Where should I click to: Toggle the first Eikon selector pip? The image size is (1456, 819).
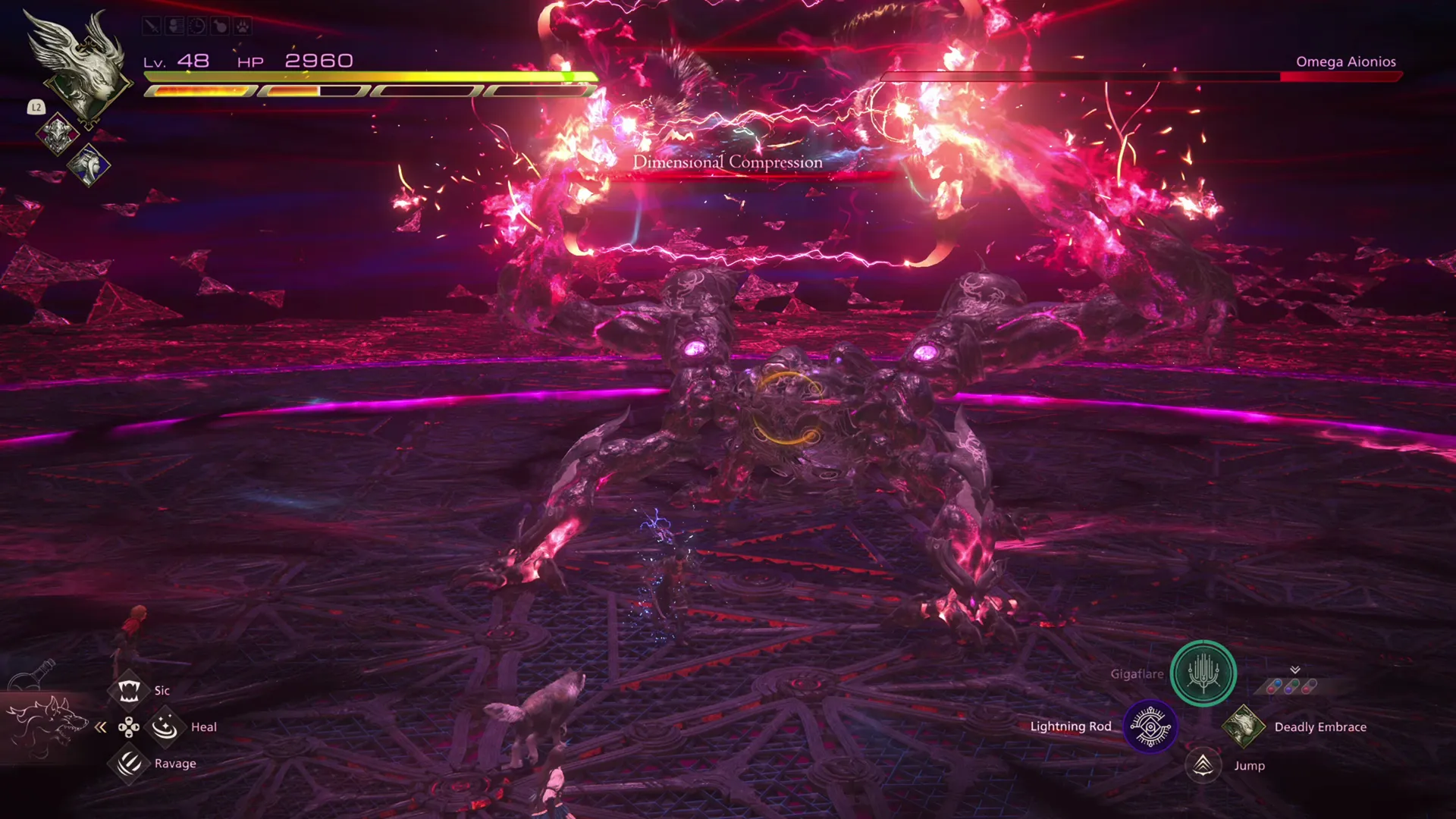coord(1274,685)
